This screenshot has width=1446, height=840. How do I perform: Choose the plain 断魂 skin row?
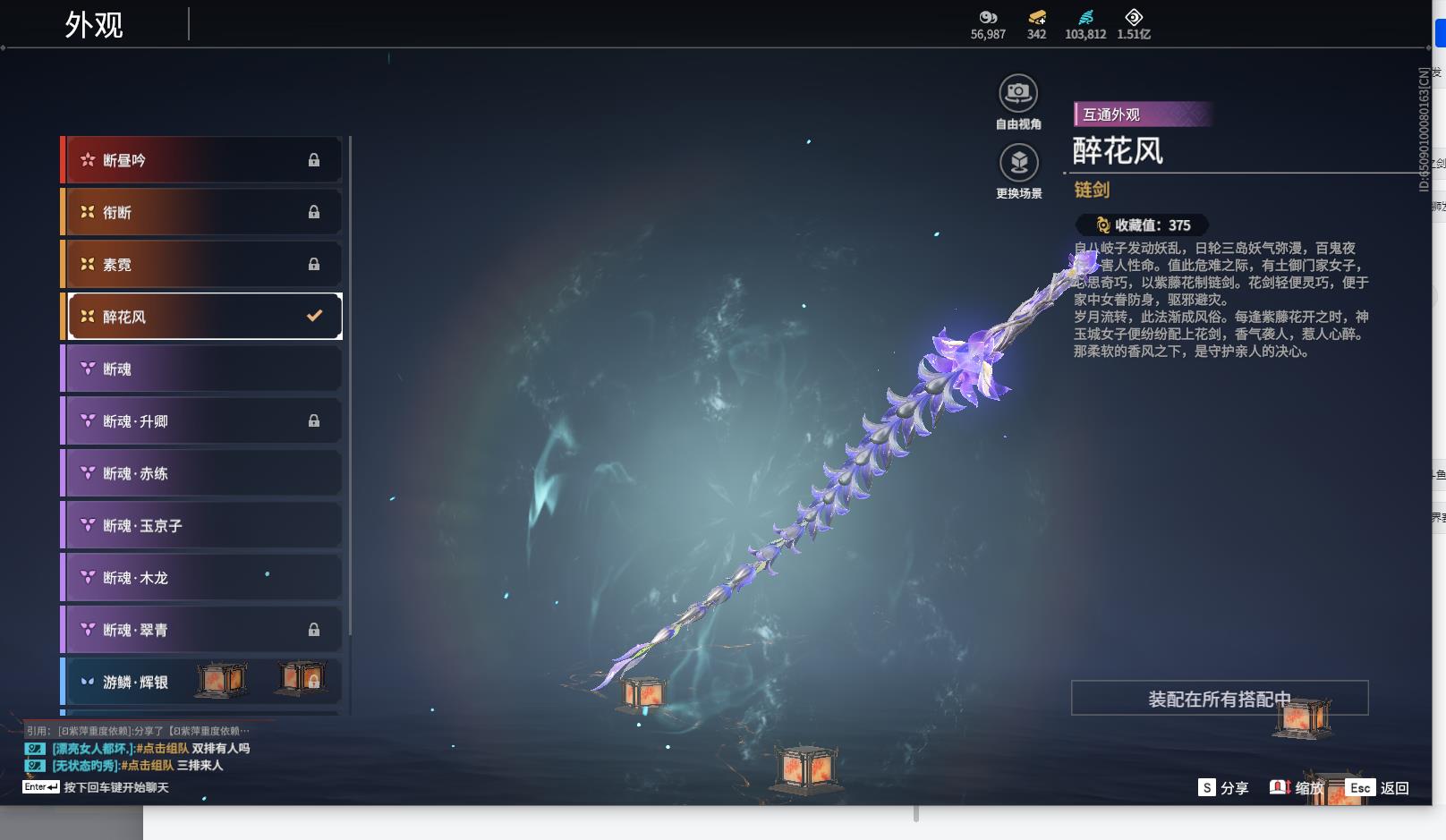[203, 369]
